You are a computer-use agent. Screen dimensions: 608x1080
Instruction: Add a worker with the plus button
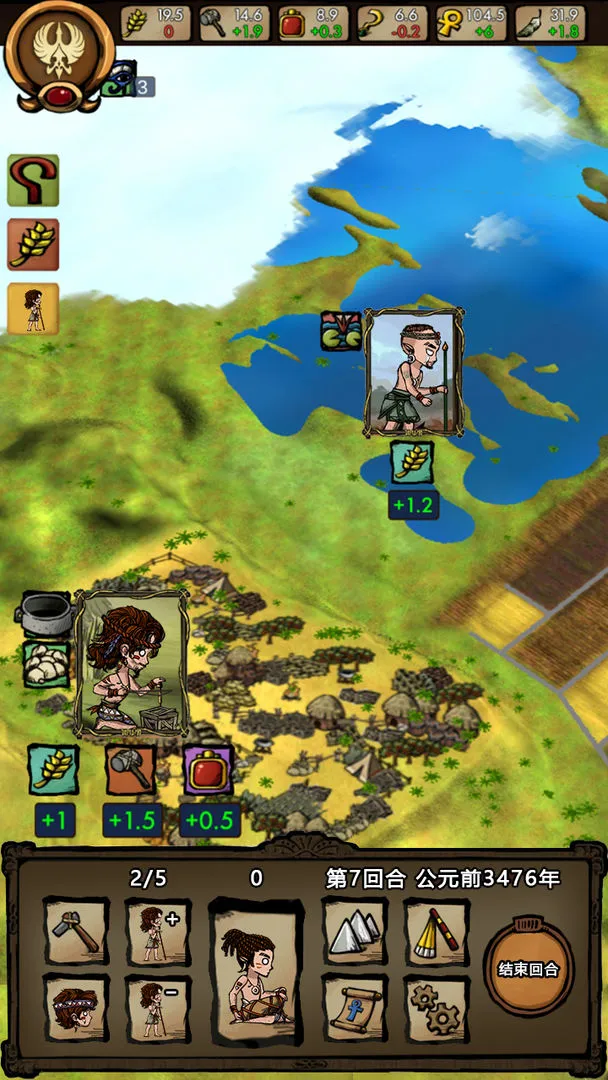(158, 932)
